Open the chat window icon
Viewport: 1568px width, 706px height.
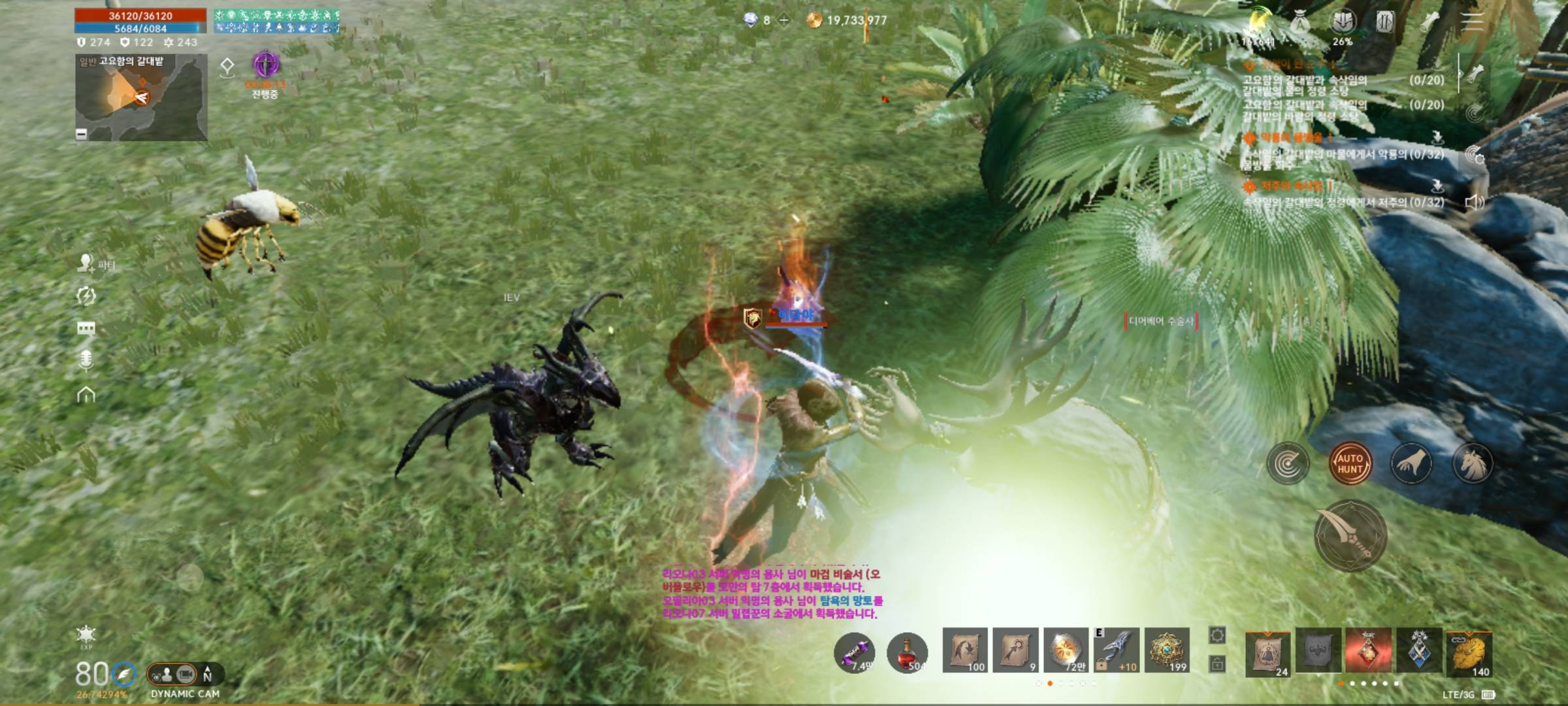86,329
